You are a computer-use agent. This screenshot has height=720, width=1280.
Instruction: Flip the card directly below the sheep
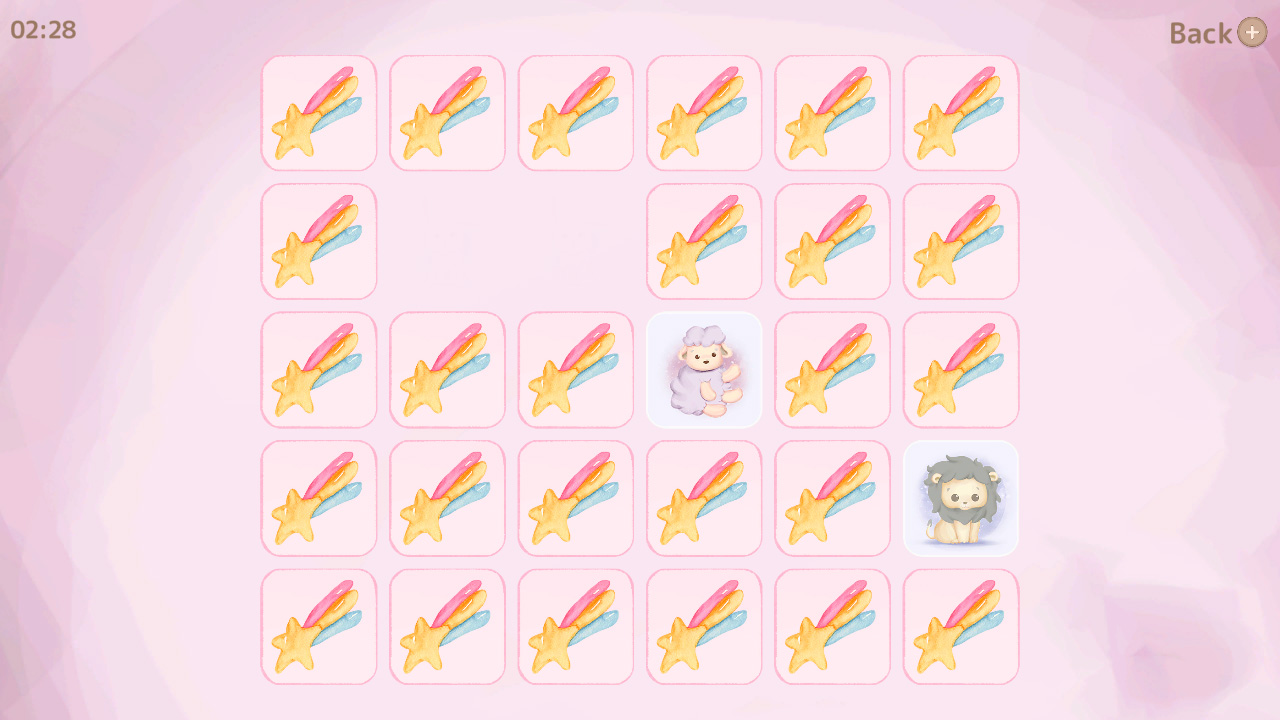(704, 498)
